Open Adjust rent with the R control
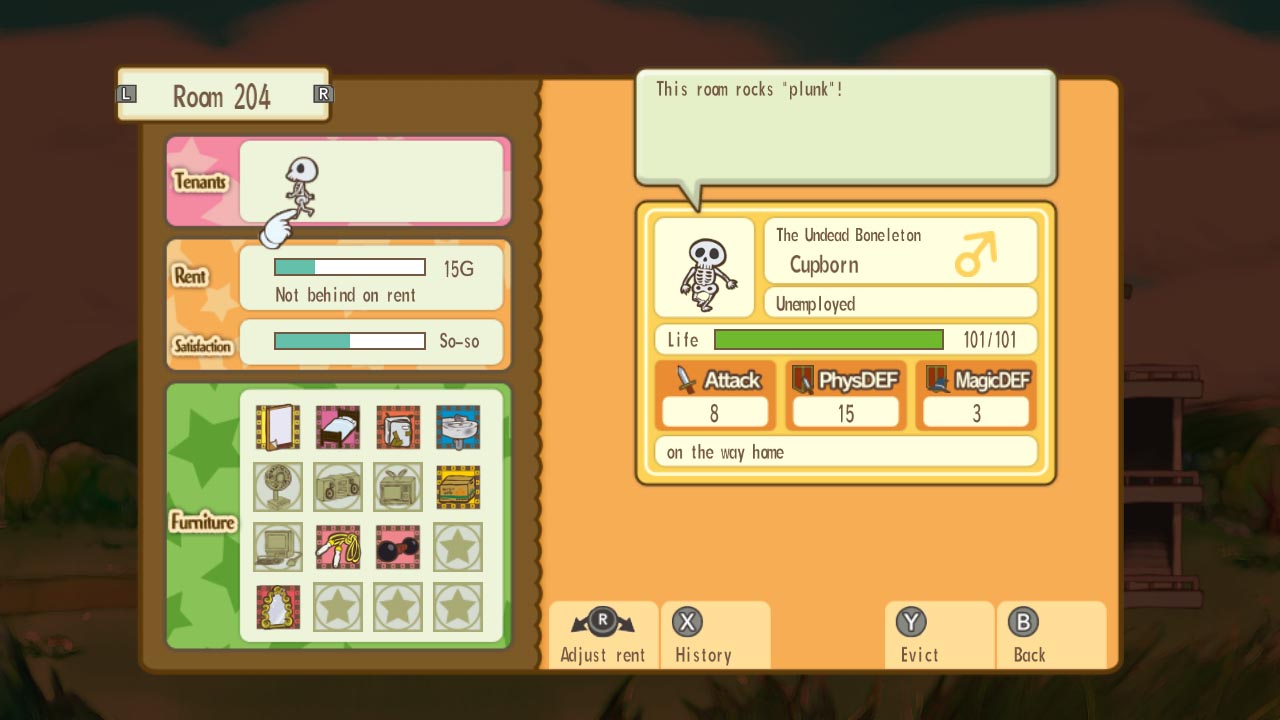 pos(601,635)
